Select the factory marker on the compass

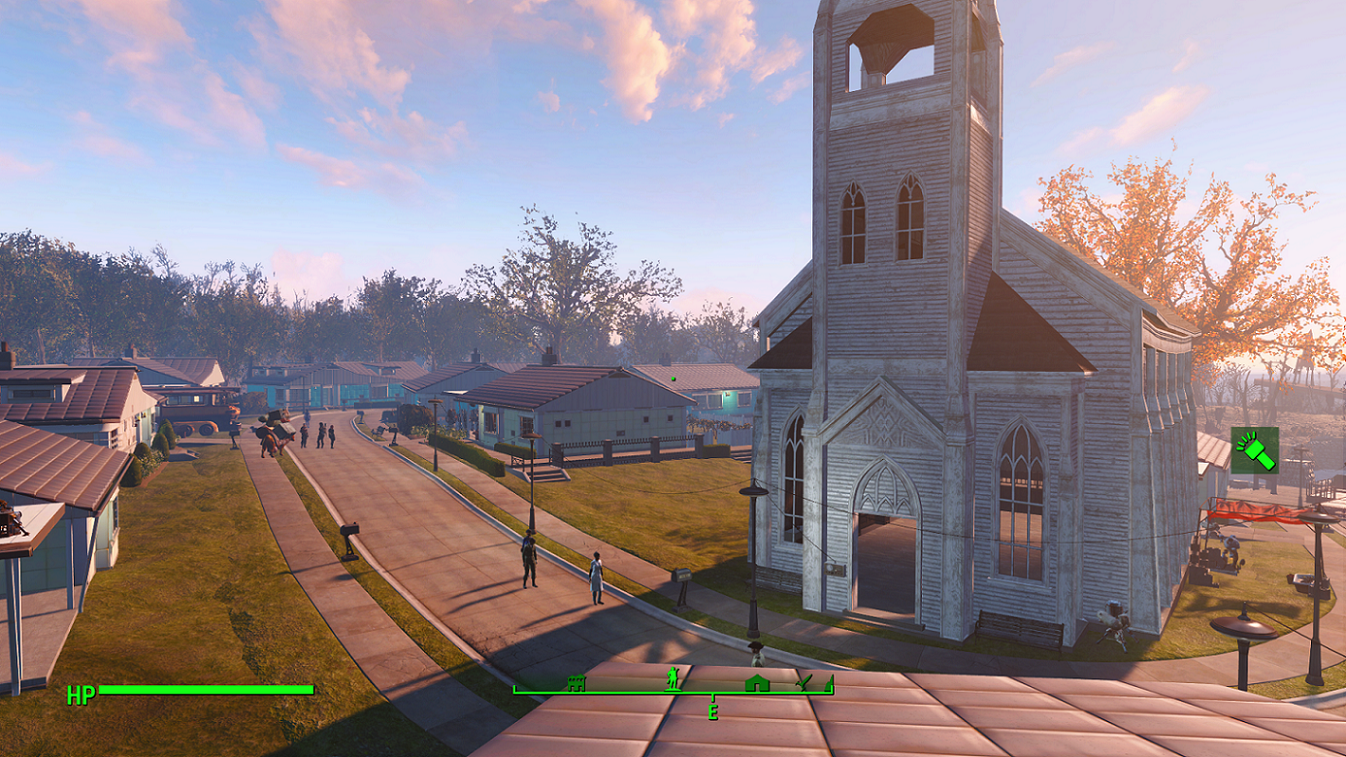pos(576,683)
